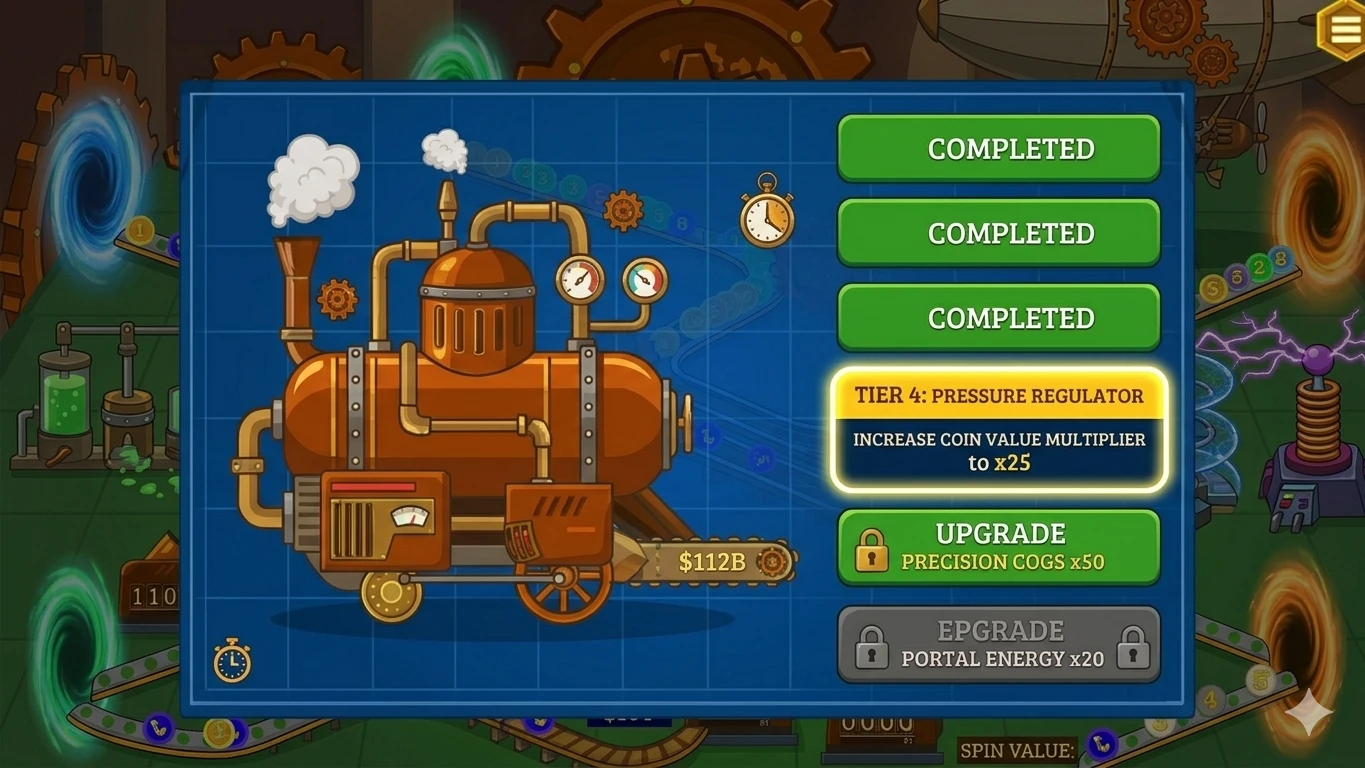Select the Tier 4 Pressure Regulator panel
1365x768 pixels.
click(998, 428)
